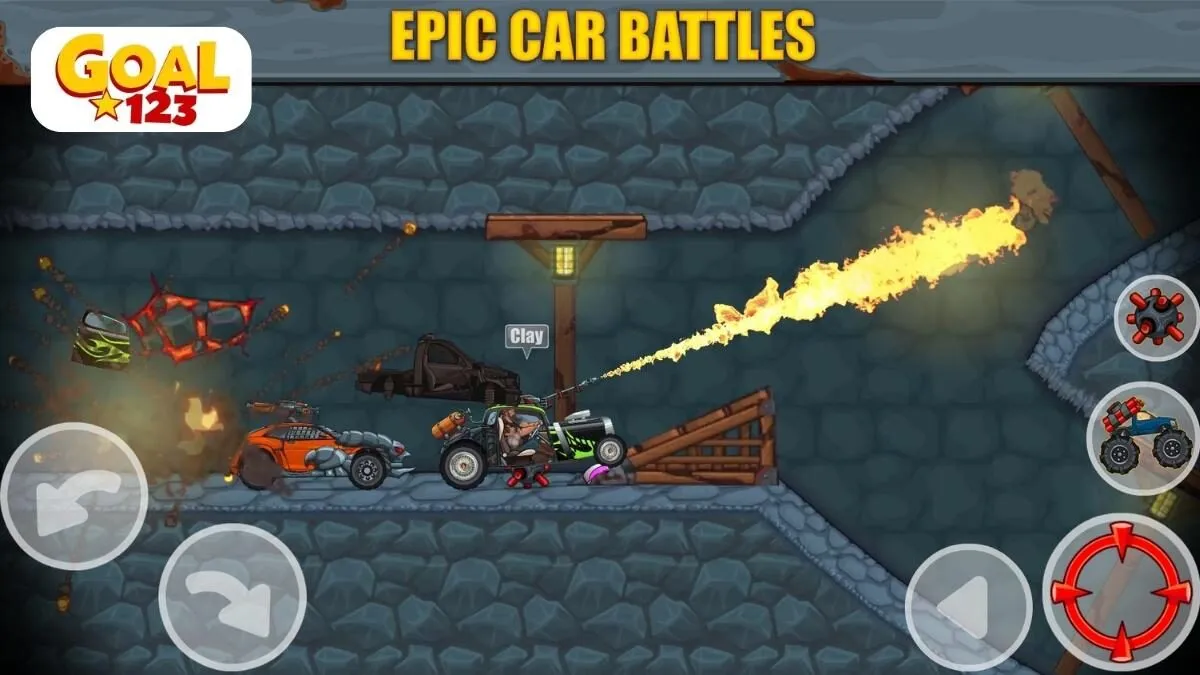This screenshot has width=1200, height=675.
Task: Click the Goal 123 logo
Action: [141, 80]
